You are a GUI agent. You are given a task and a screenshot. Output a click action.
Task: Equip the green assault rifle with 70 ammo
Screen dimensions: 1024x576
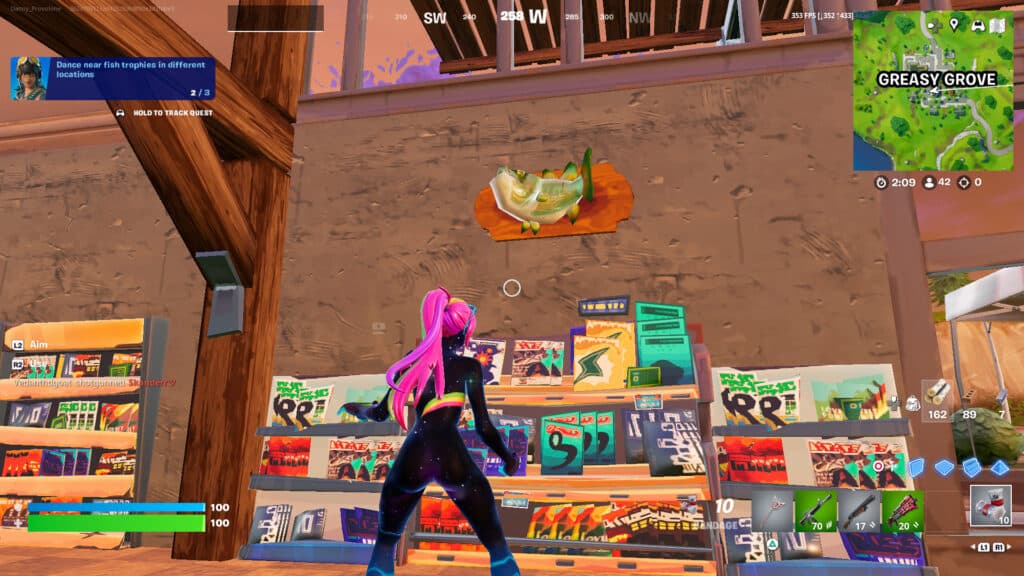(x=815, y=510)
